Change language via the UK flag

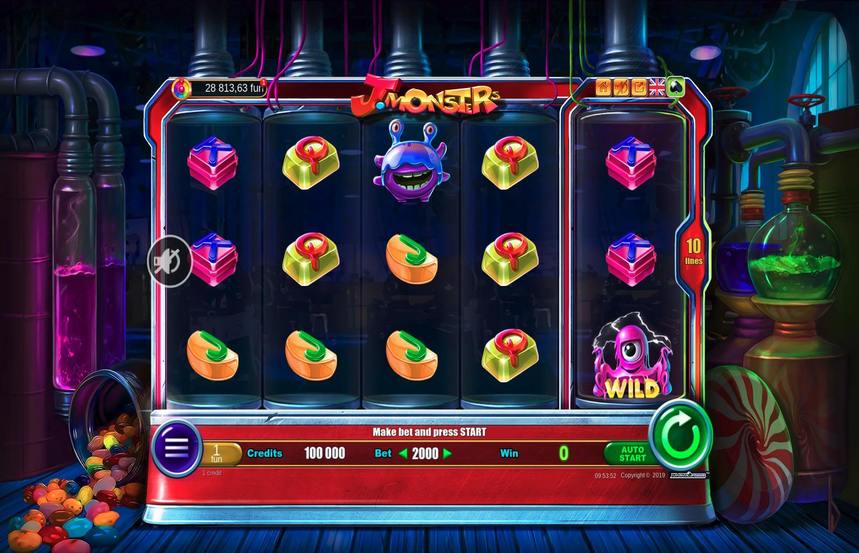[657, 87]
